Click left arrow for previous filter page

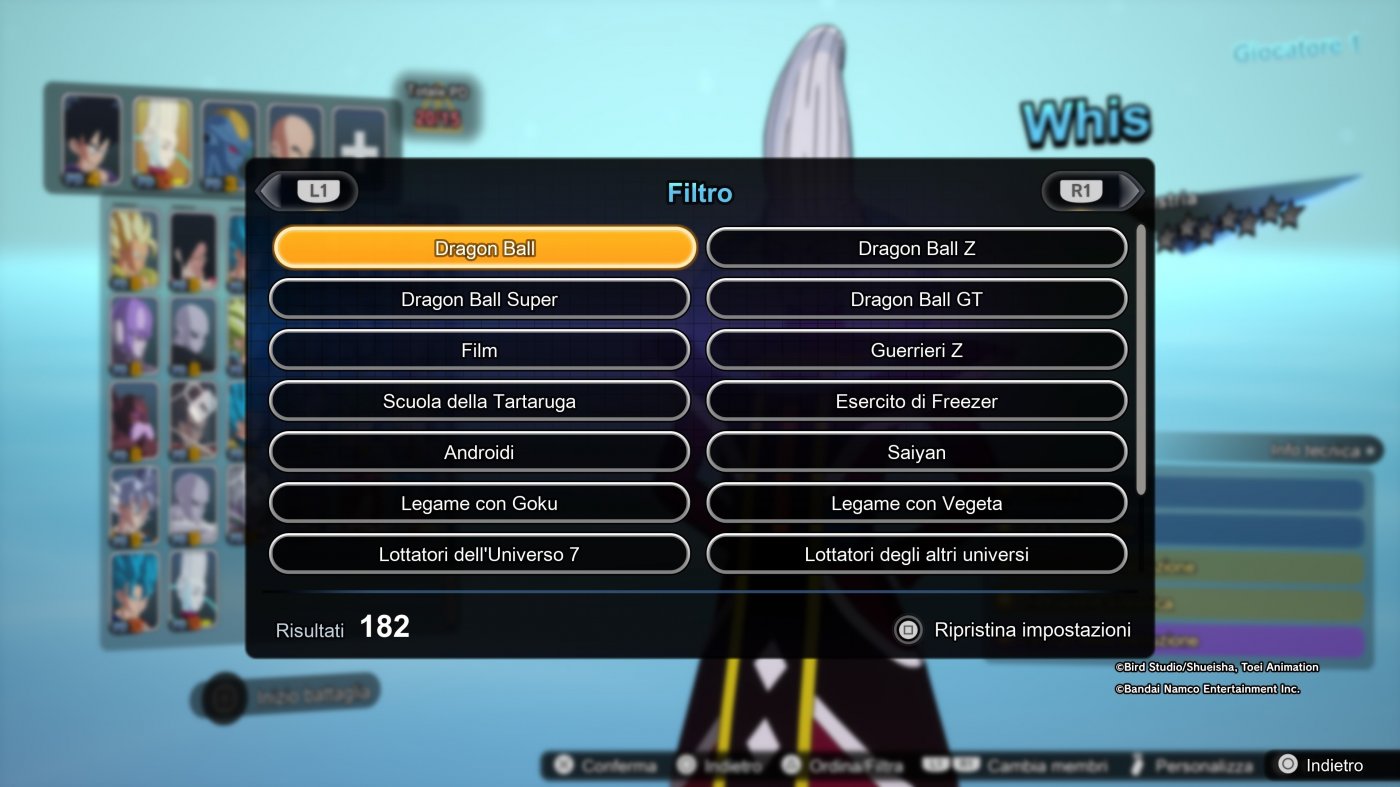click(x=268, y=190)
